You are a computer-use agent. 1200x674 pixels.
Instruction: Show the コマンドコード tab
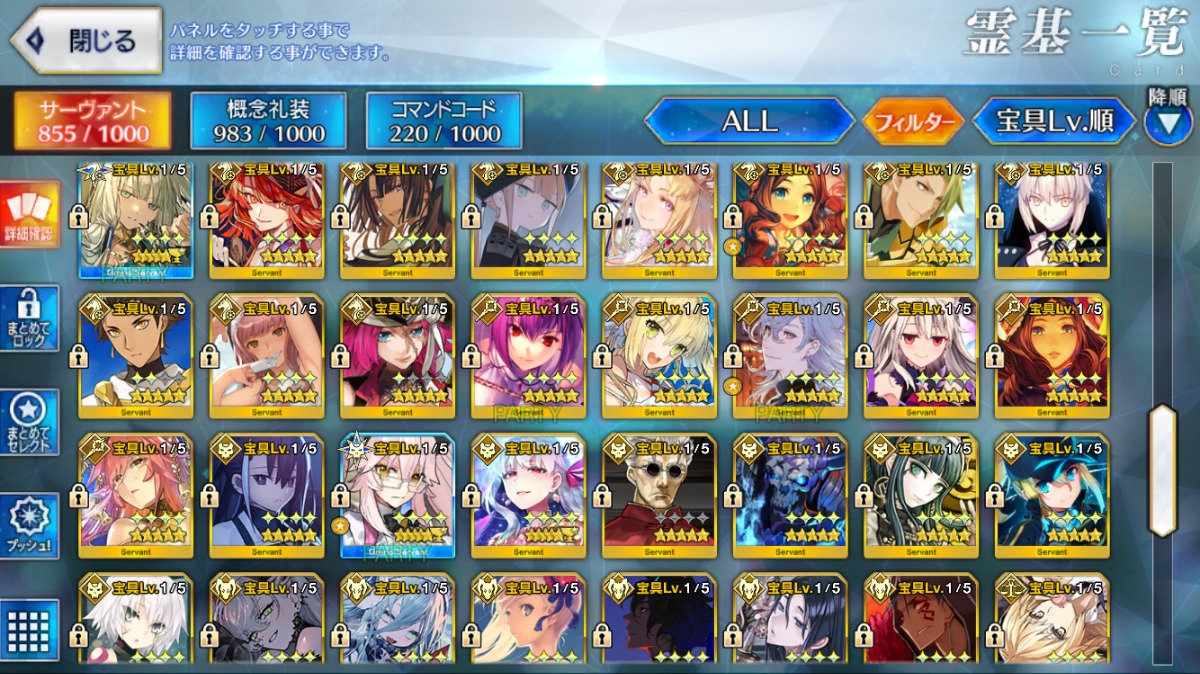tap(444, 121)
